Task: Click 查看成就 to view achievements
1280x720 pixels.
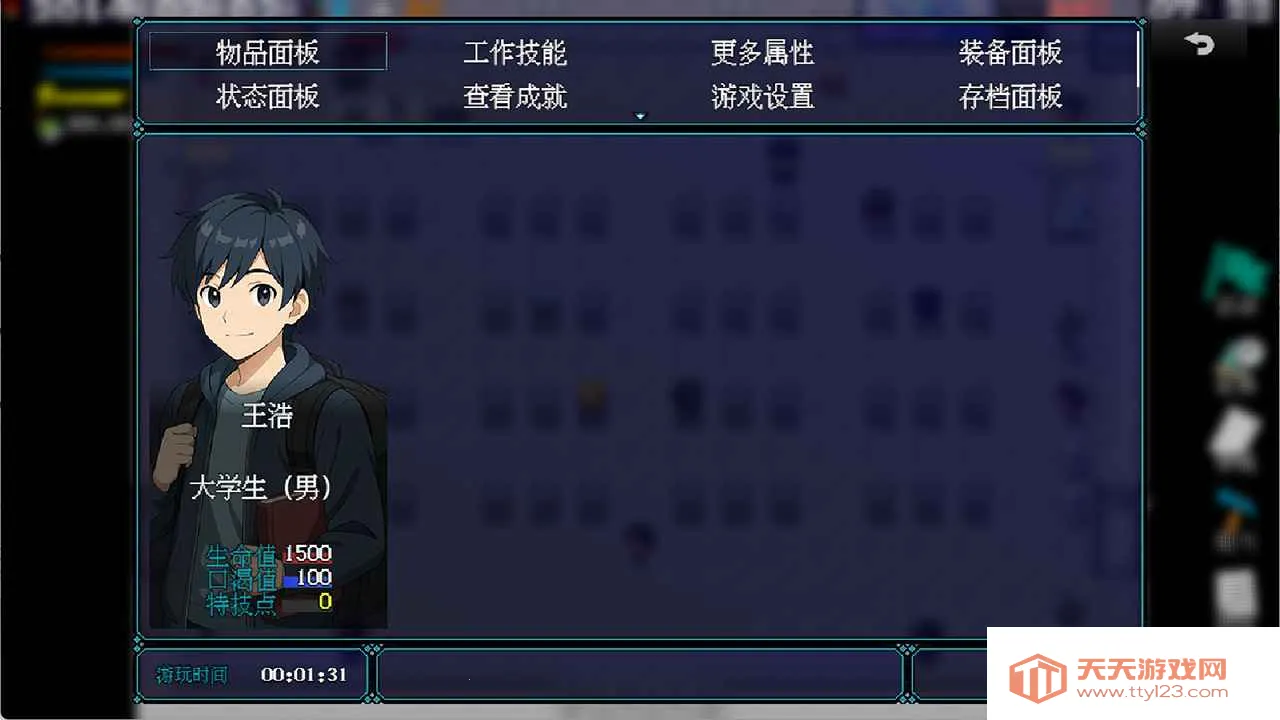Action: pos(514,97)
